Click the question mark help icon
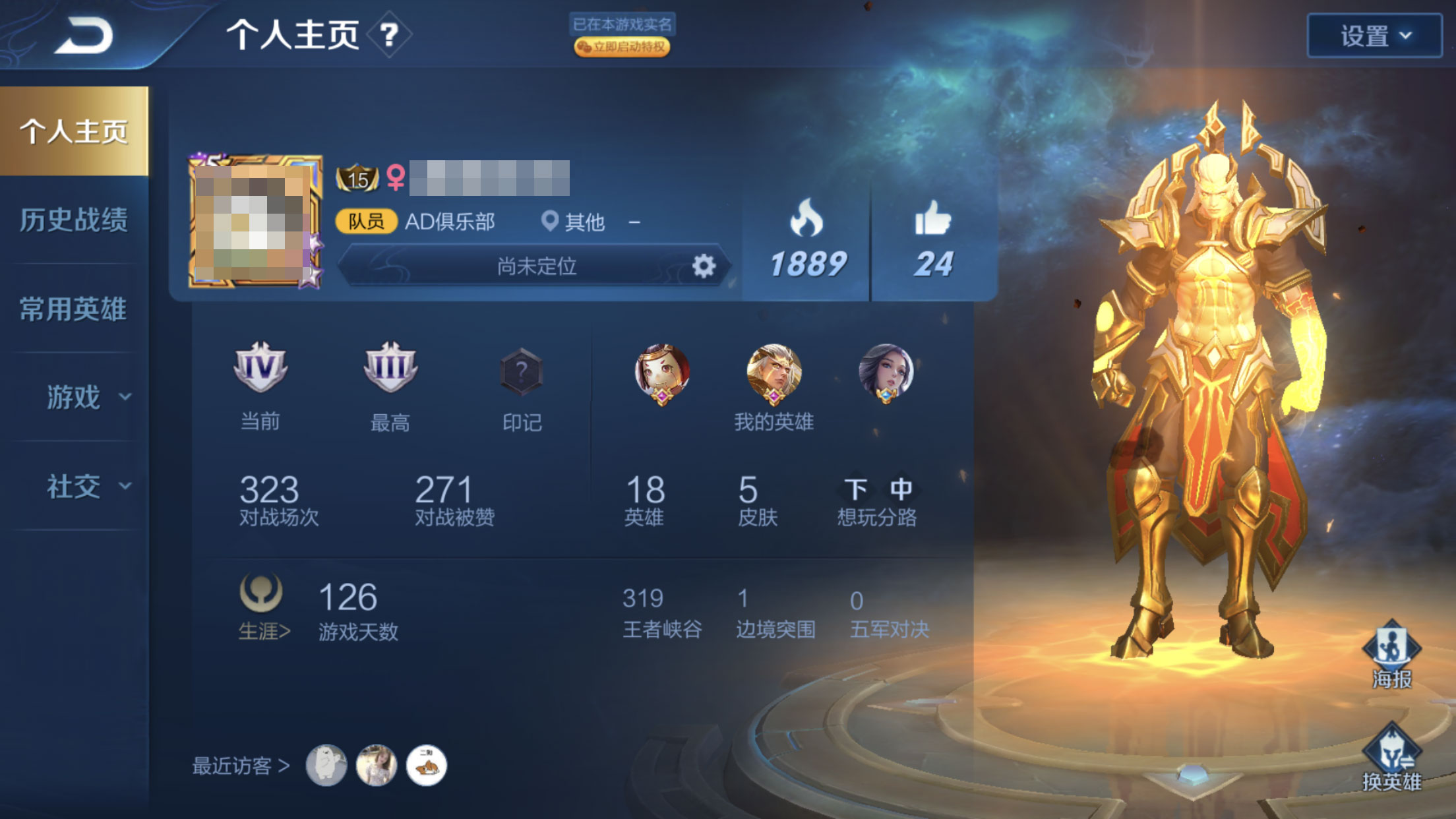 [x=389, y=34]
